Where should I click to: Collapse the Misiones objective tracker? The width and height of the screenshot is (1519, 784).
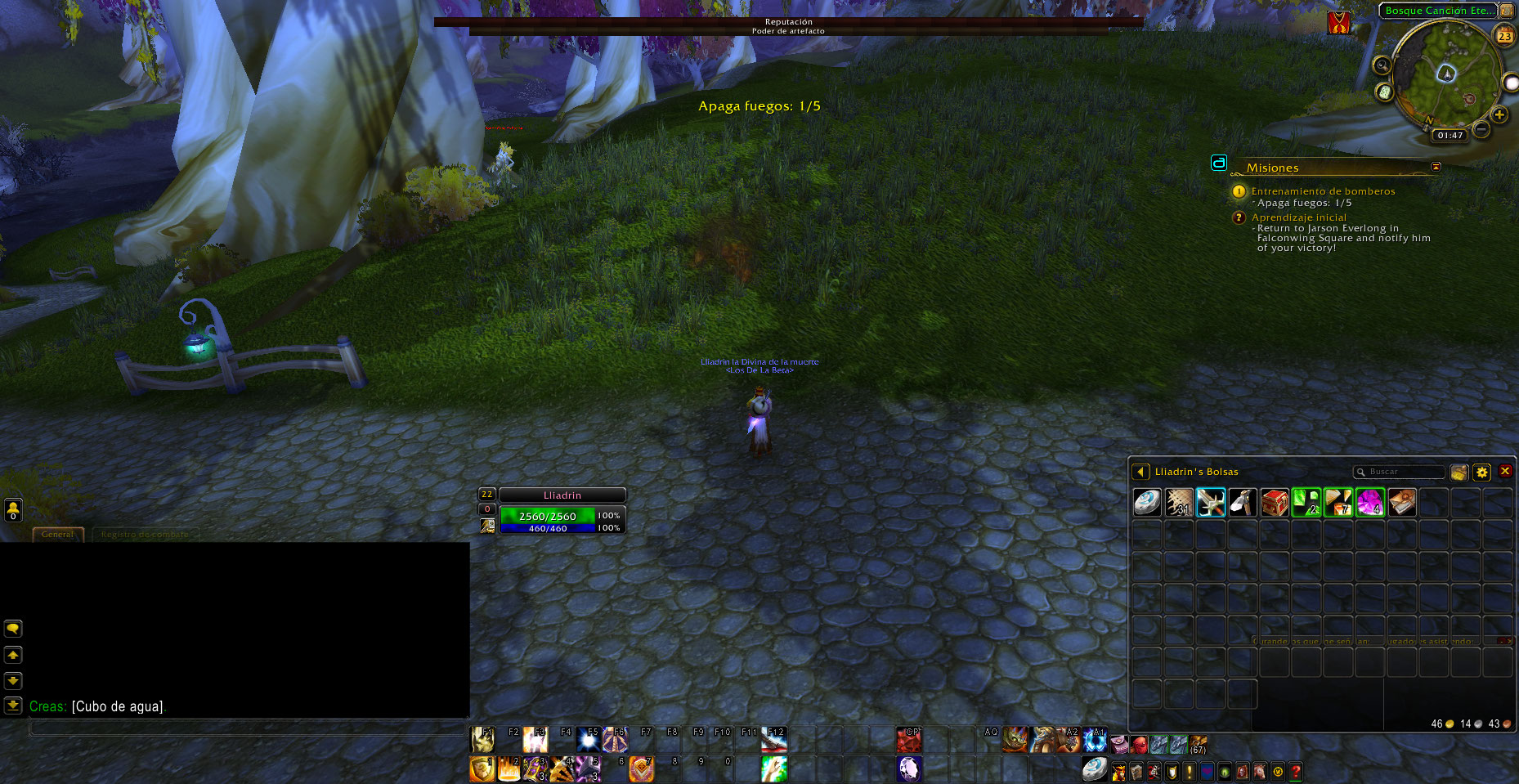point(1436,167)
